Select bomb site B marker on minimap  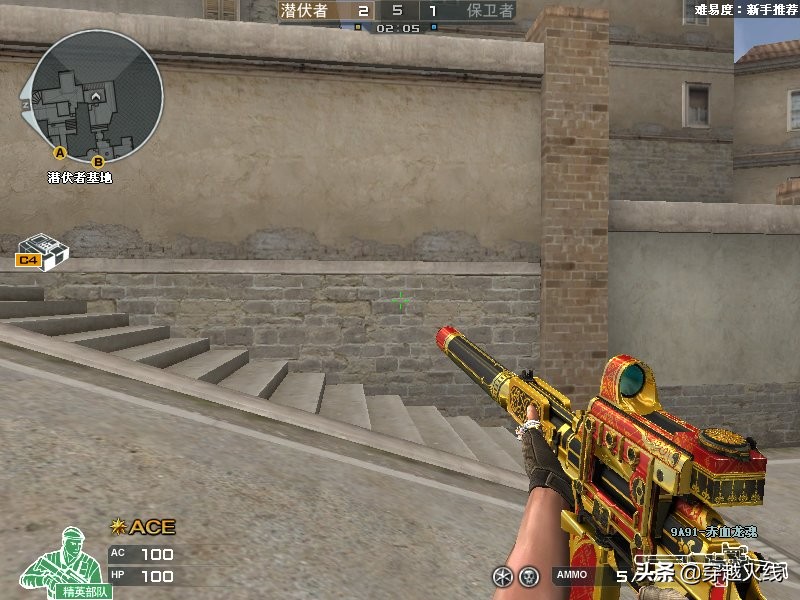point(98,161)
